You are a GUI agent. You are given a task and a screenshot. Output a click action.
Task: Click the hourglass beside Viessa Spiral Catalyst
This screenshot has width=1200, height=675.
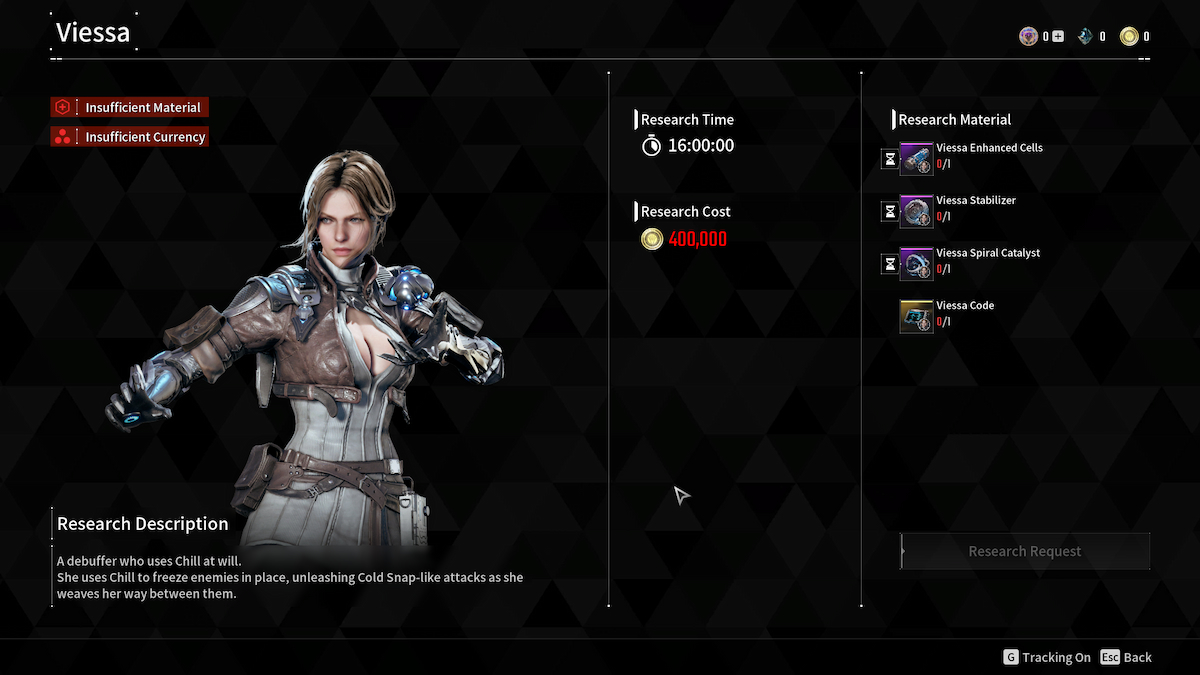[889, 264]
